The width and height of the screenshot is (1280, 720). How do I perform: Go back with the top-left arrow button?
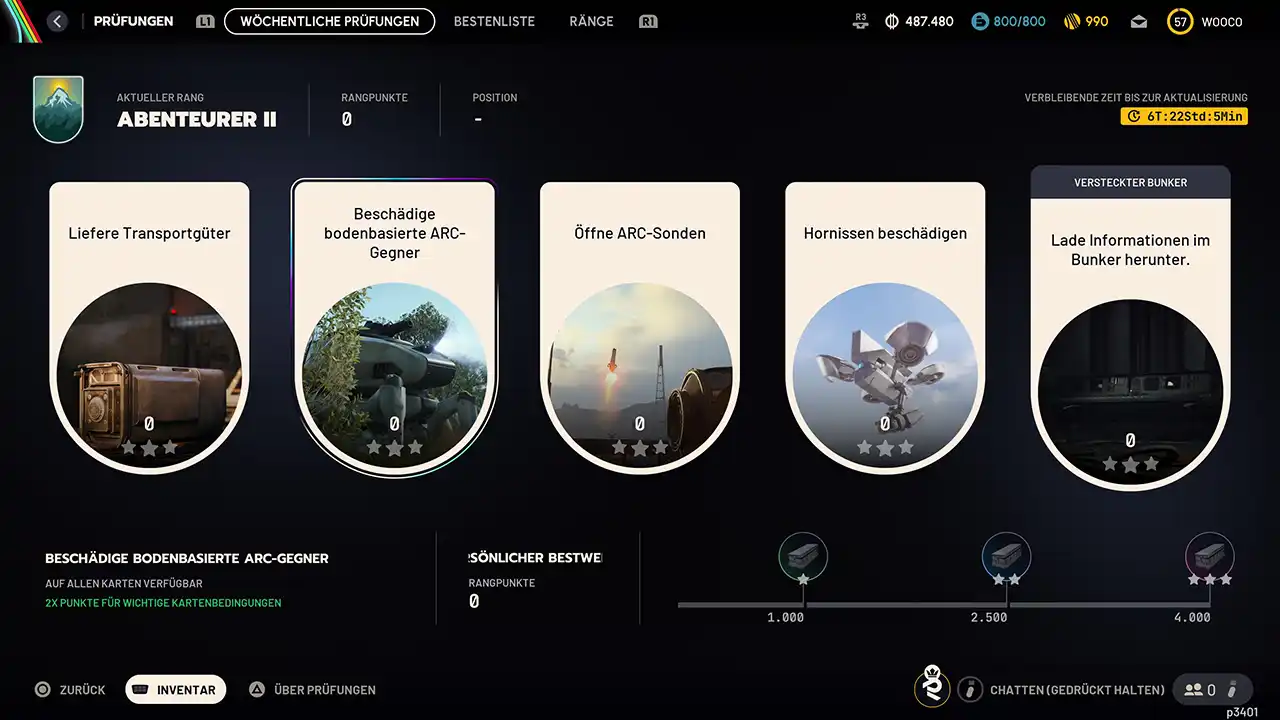(57, 21)
